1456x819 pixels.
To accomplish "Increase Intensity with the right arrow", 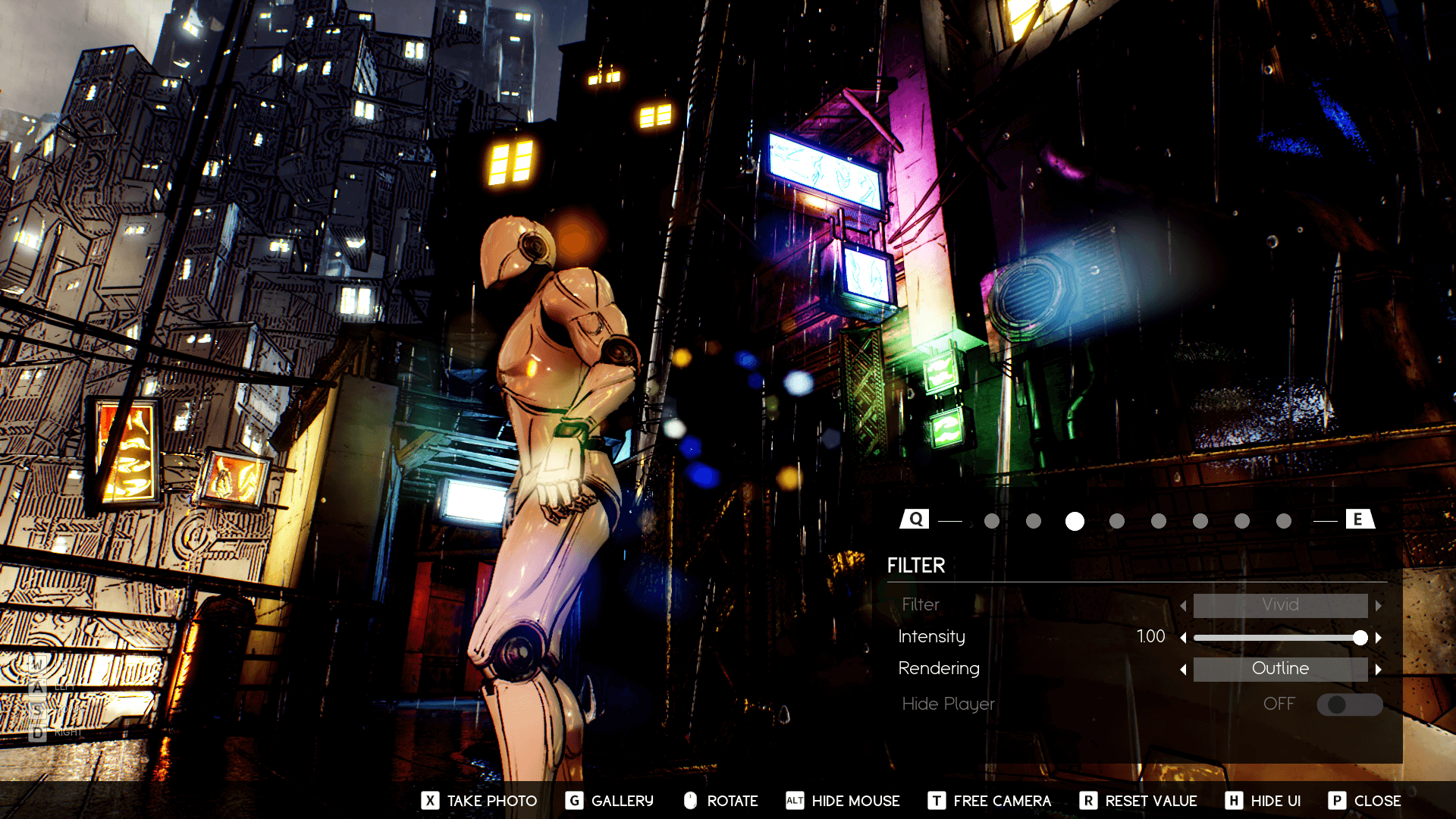I will click(x=1379, y=638).
